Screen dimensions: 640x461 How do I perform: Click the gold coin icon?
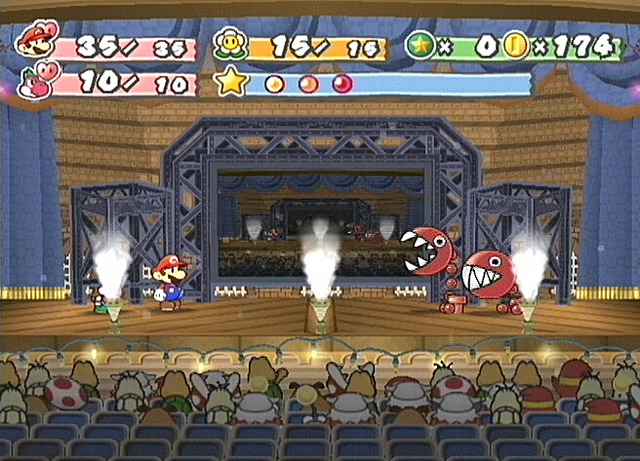click(x=516, y=45)
